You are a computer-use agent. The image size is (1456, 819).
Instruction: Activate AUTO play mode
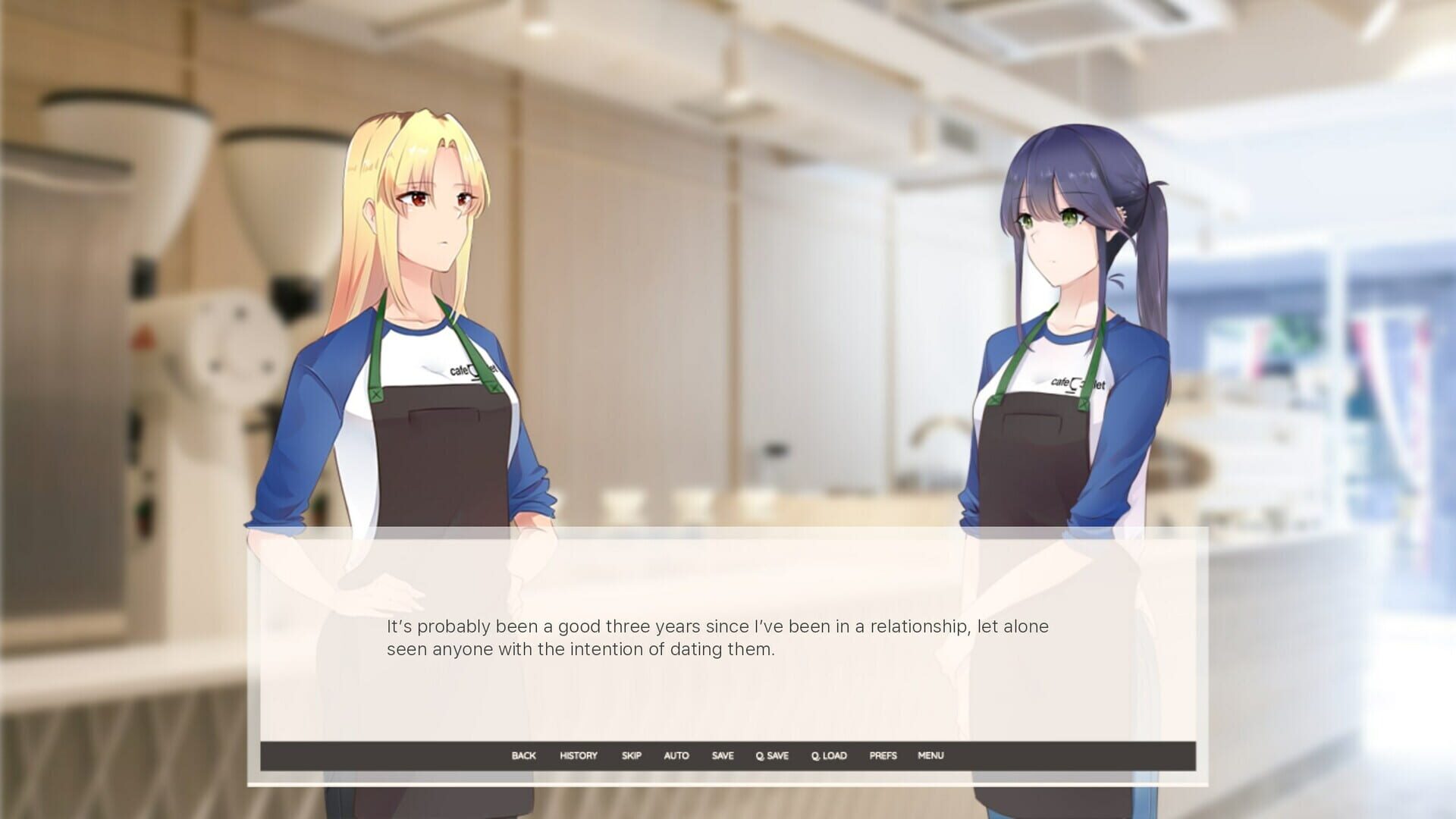click(677, 755)
